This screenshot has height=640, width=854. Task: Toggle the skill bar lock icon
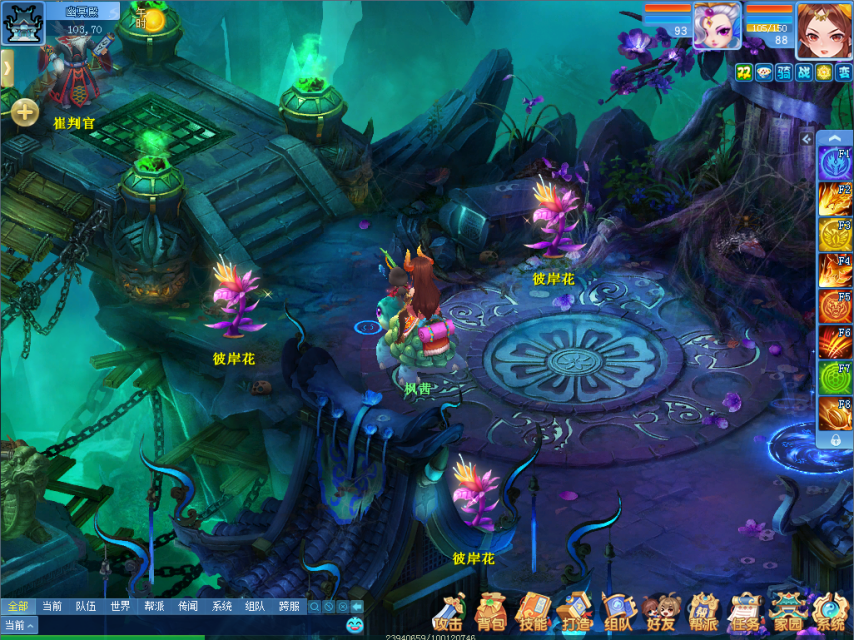click(835, 439)
